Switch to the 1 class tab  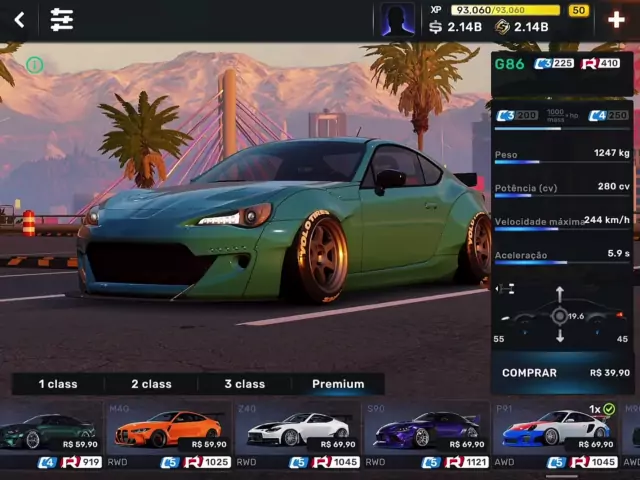(x=58, y=384)
